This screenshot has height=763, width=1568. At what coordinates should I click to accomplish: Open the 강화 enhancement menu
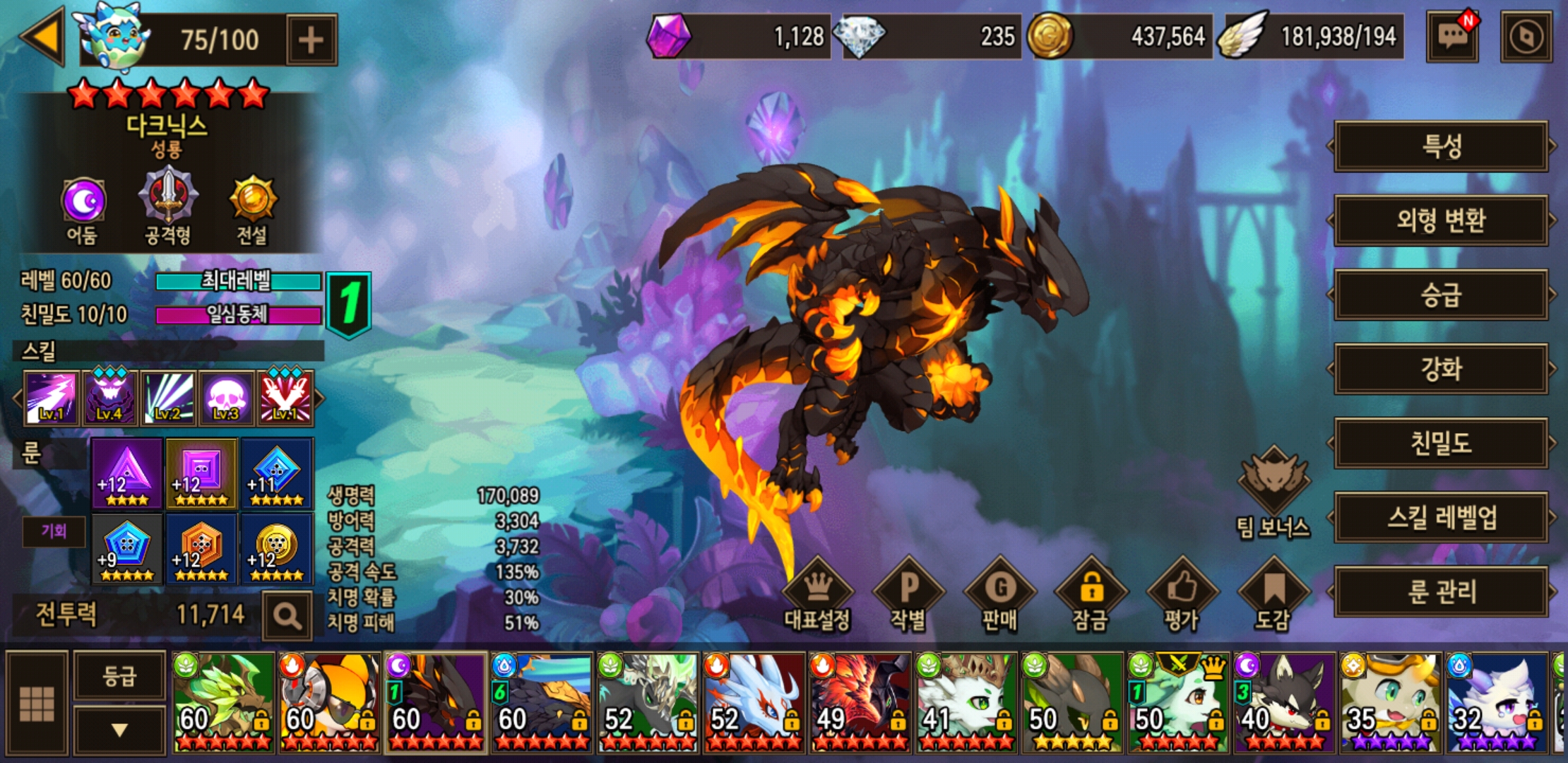1441,369
